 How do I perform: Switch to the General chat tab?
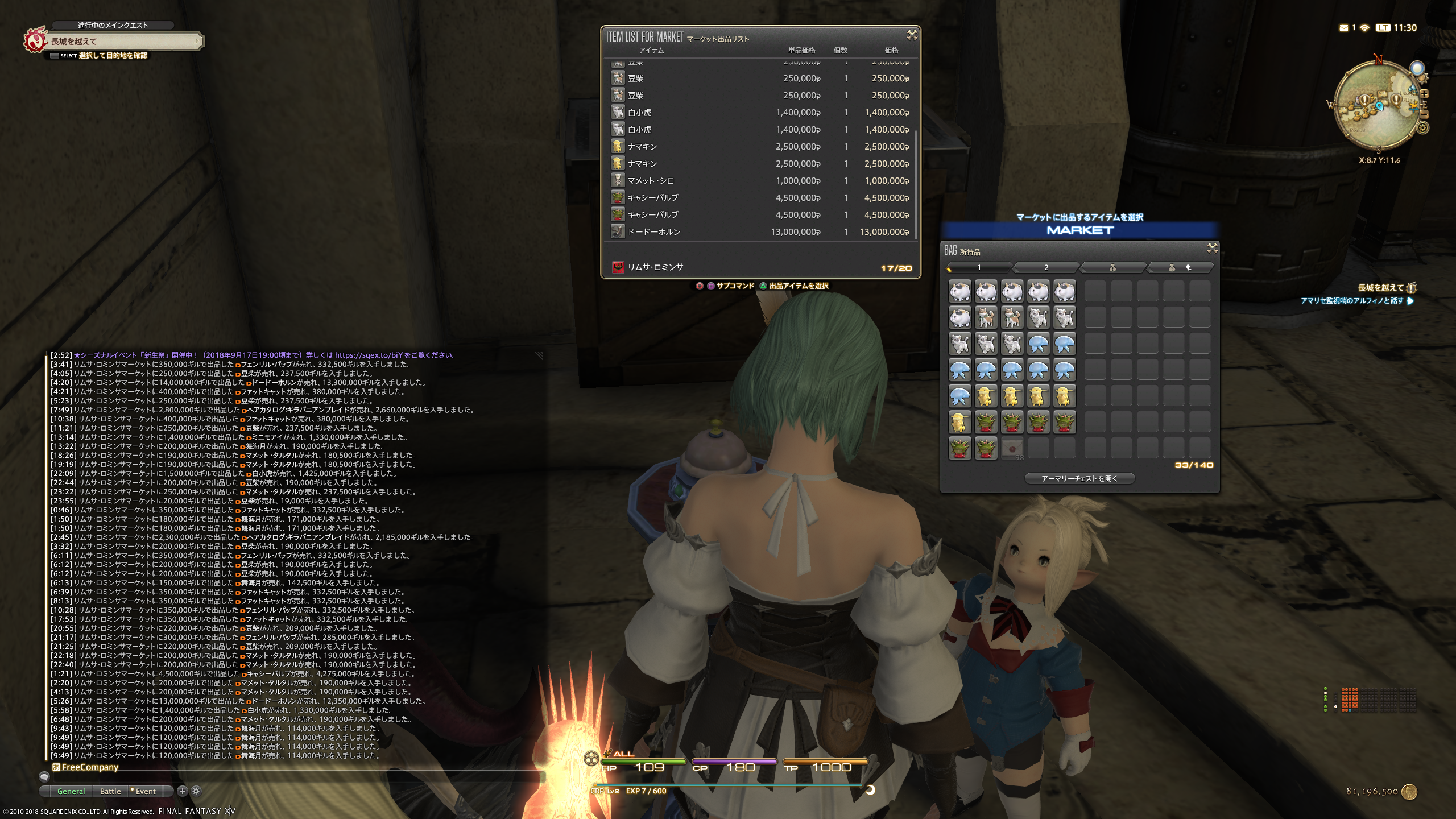point(71,791)
